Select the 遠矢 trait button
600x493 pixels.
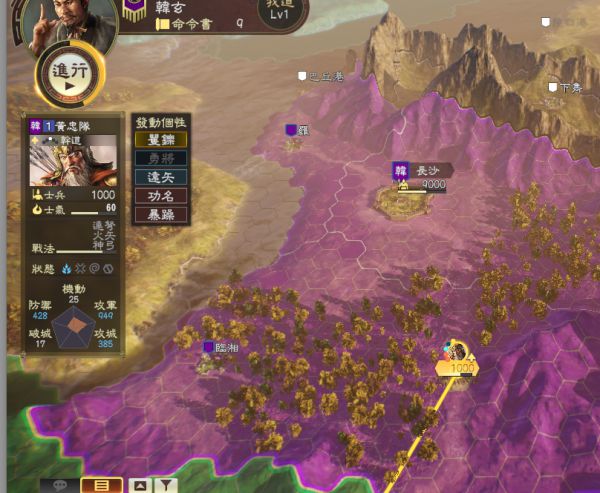pos(160,176)
